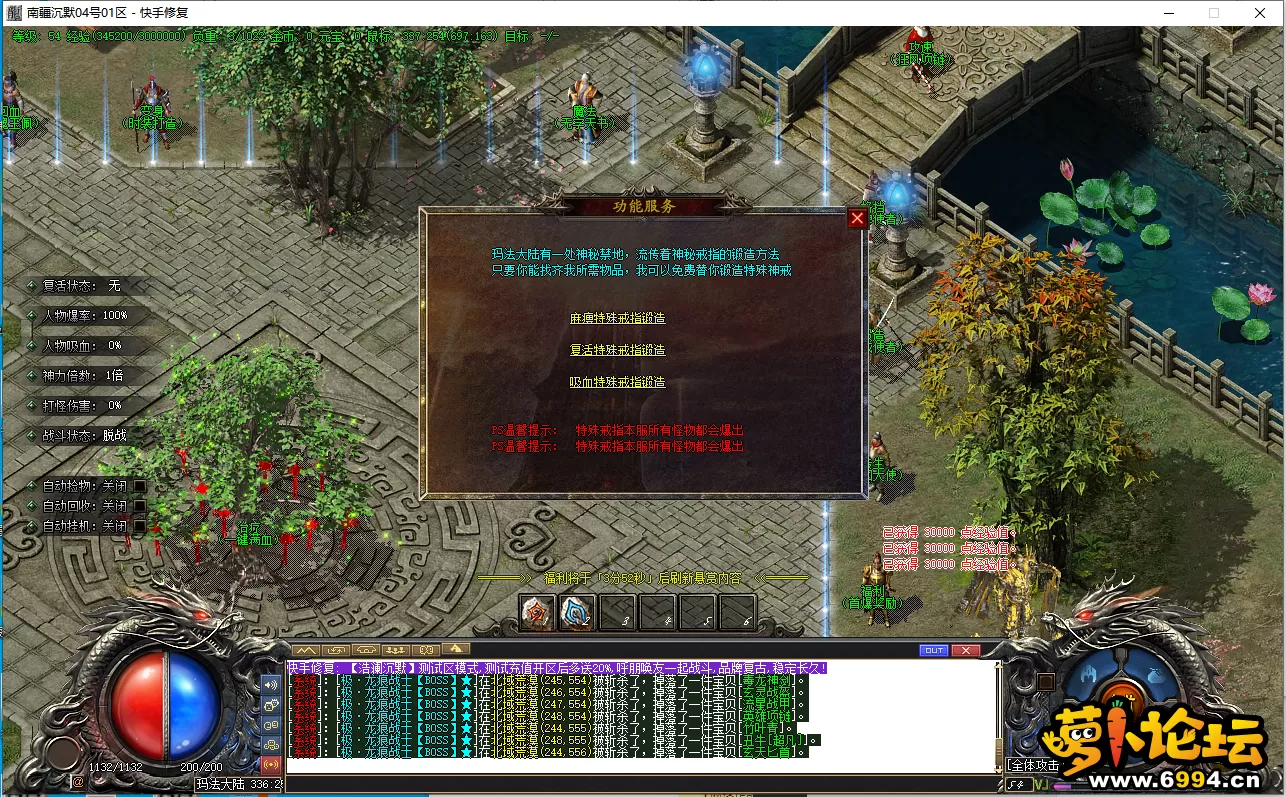Viewport: 1286px width, 797px height.
Task: Turn on 自动挂机 checkbox
Action: click(140, 526)
